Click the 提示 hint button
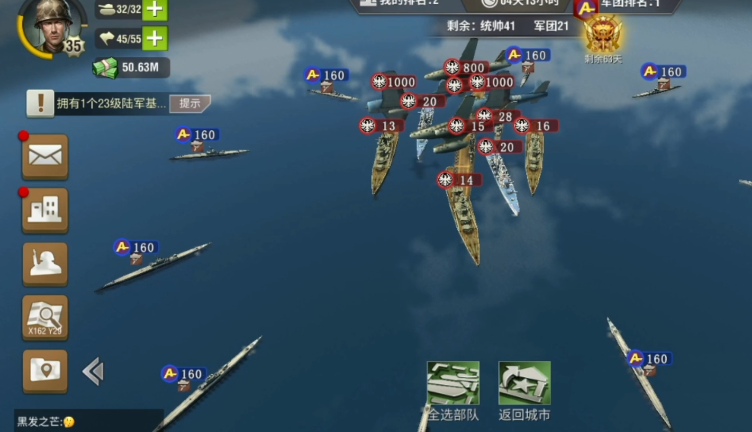Screen dimensions: 752x432 click(x=190, y=103)
